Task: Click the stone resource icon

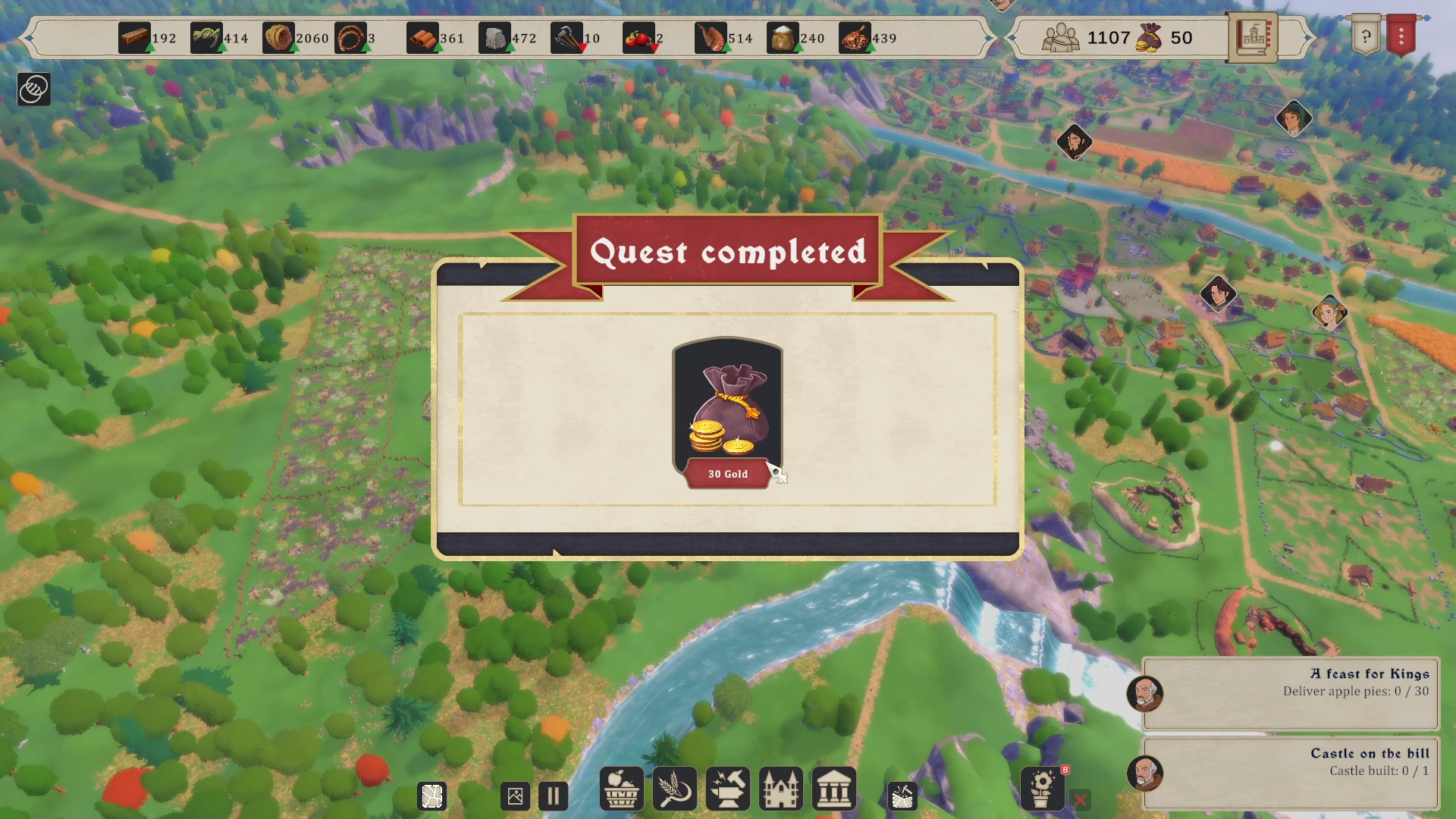Action: pyautogui.click(x=494, y=38)
